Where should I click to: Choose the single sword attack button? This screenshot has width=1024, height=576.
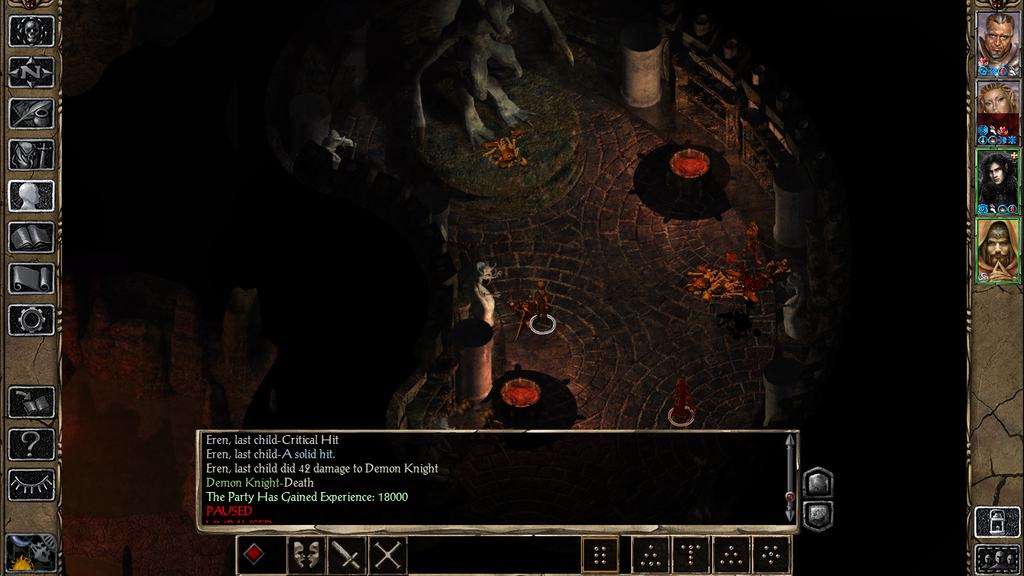(347, 554)
